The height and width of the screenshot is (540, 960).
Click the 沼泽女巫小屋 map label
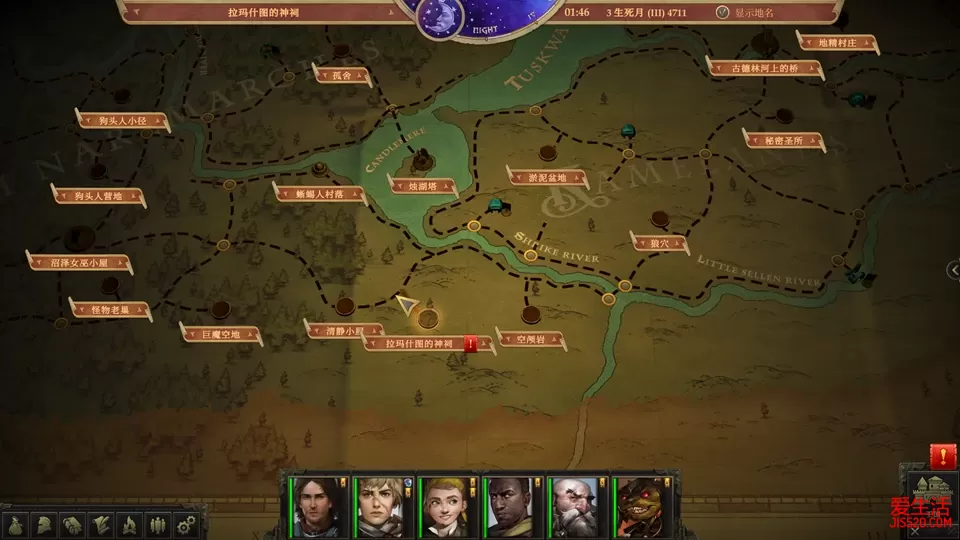78,263
